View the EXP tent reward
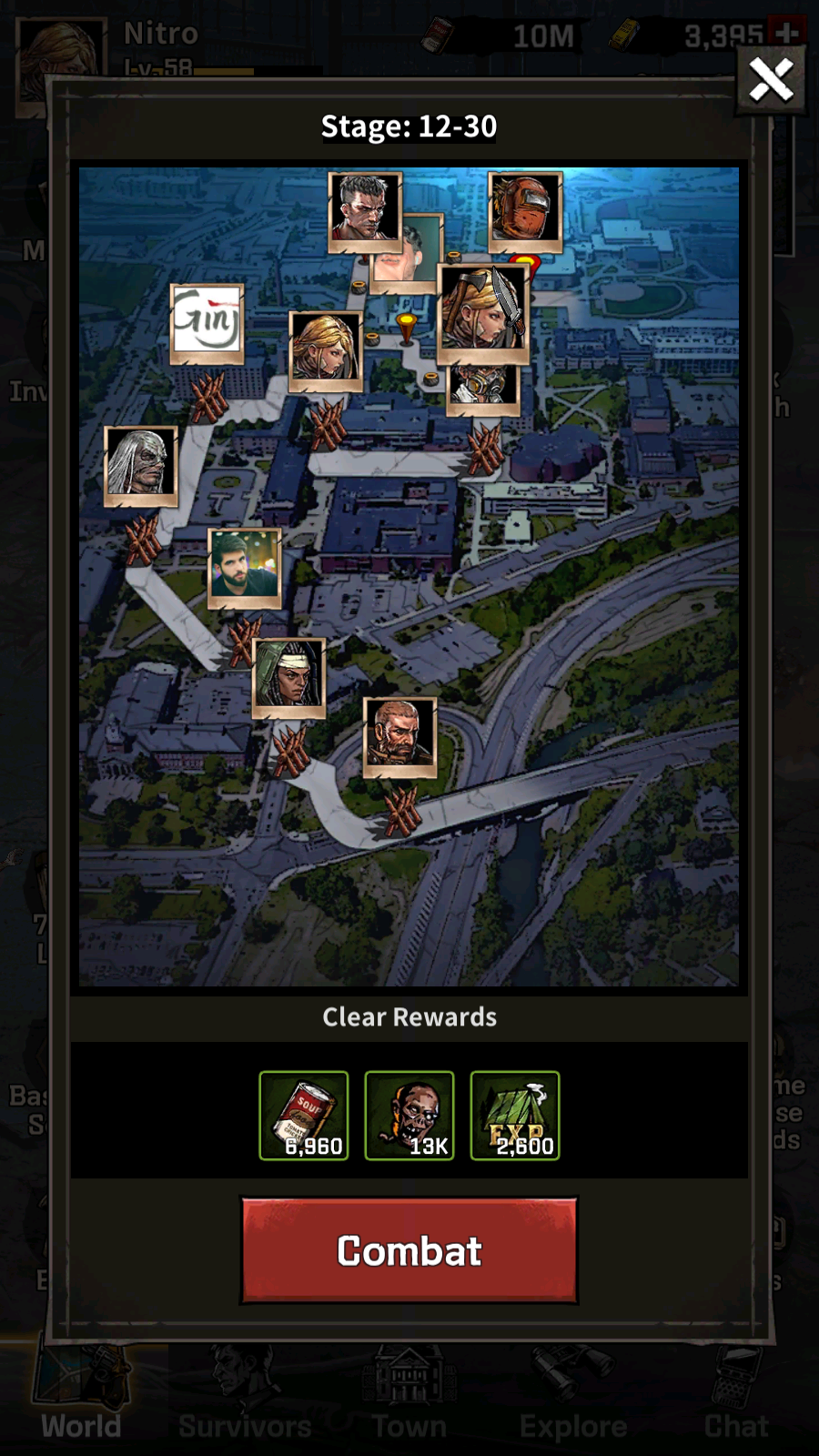Image resolution: width=819 pixels, height=1456 pixels. coord(515,1116)
